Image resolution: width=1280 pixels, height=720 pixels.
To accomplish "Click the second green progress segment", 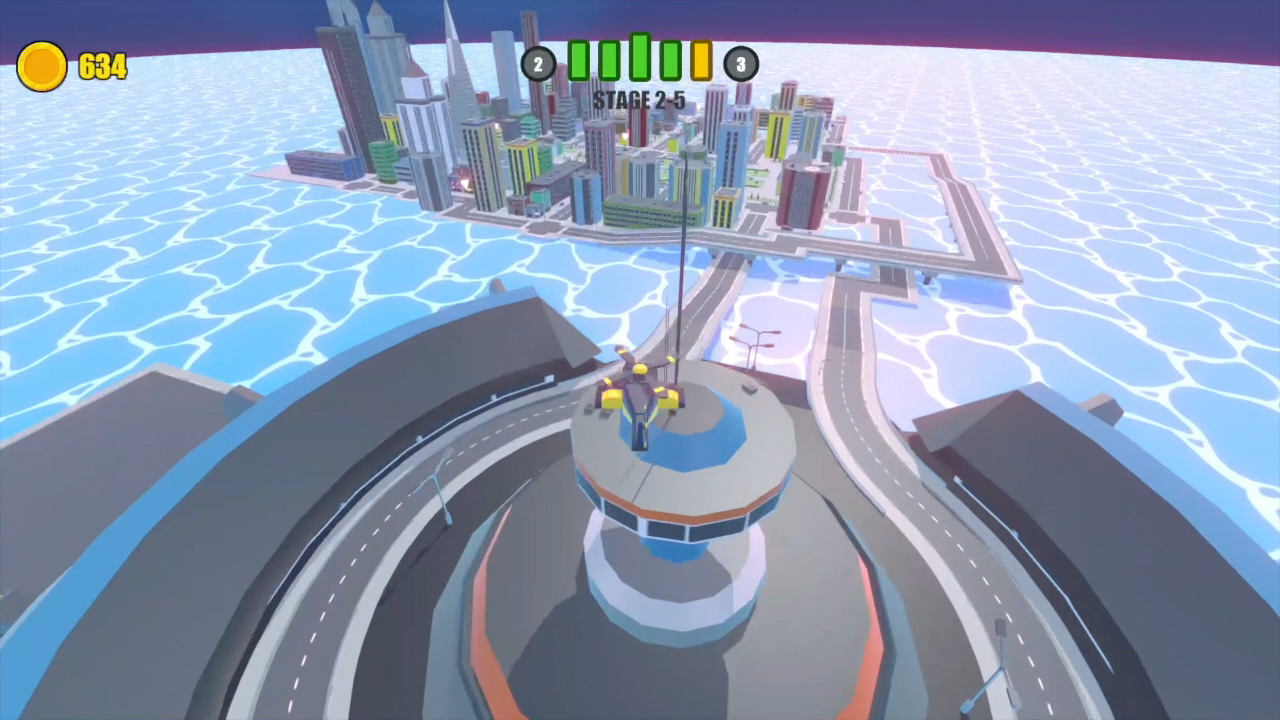I will pos(608,60).
